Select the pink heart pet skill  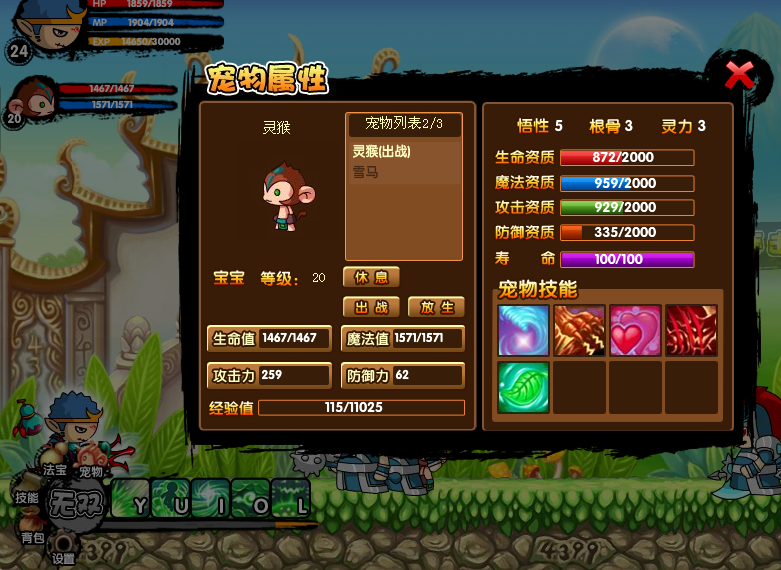click(x=635, y=331)
